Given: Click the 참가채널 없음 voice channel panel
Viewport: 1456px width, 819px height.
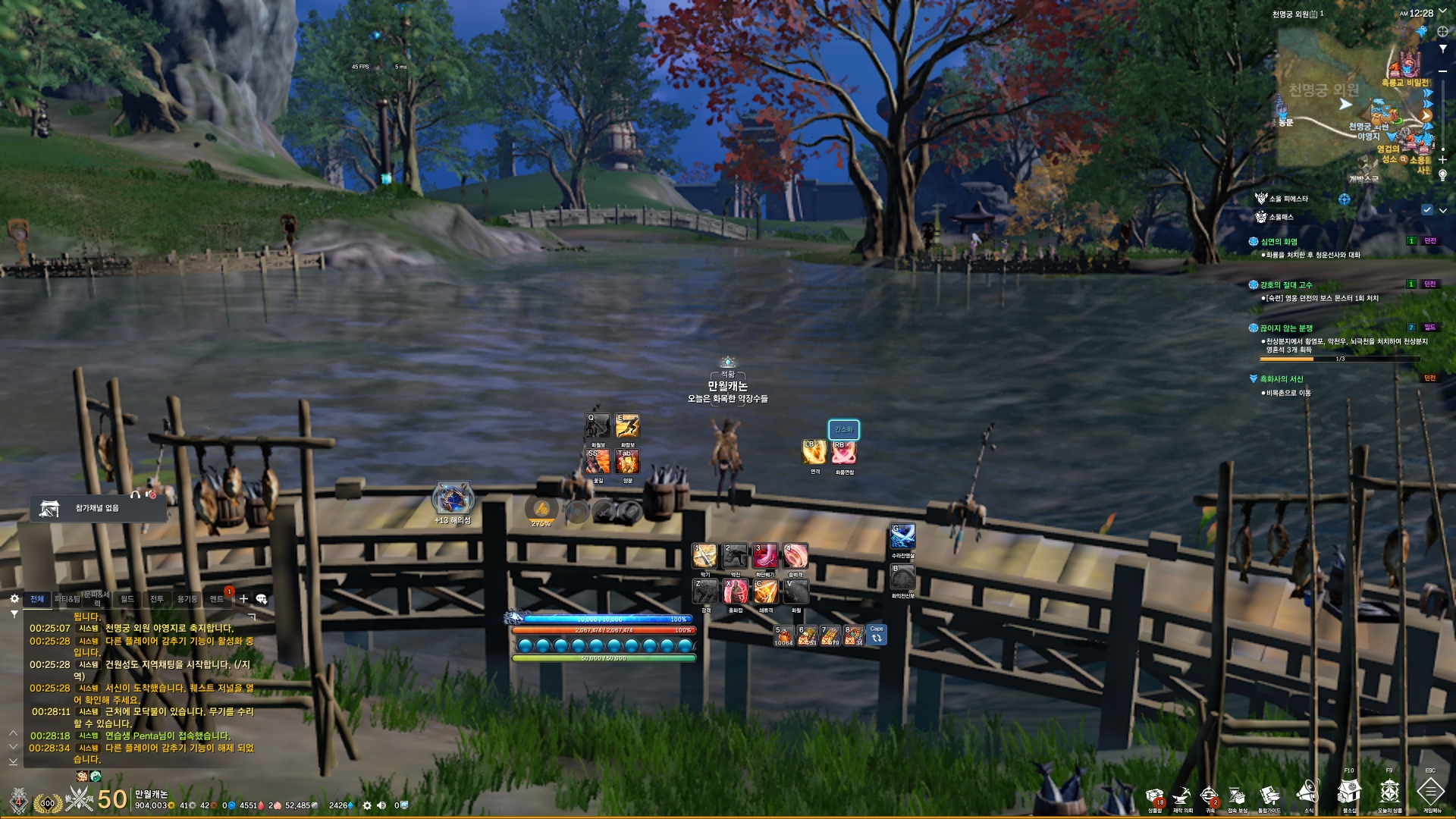Looking at the screenshot, I should tap(98, 508).
